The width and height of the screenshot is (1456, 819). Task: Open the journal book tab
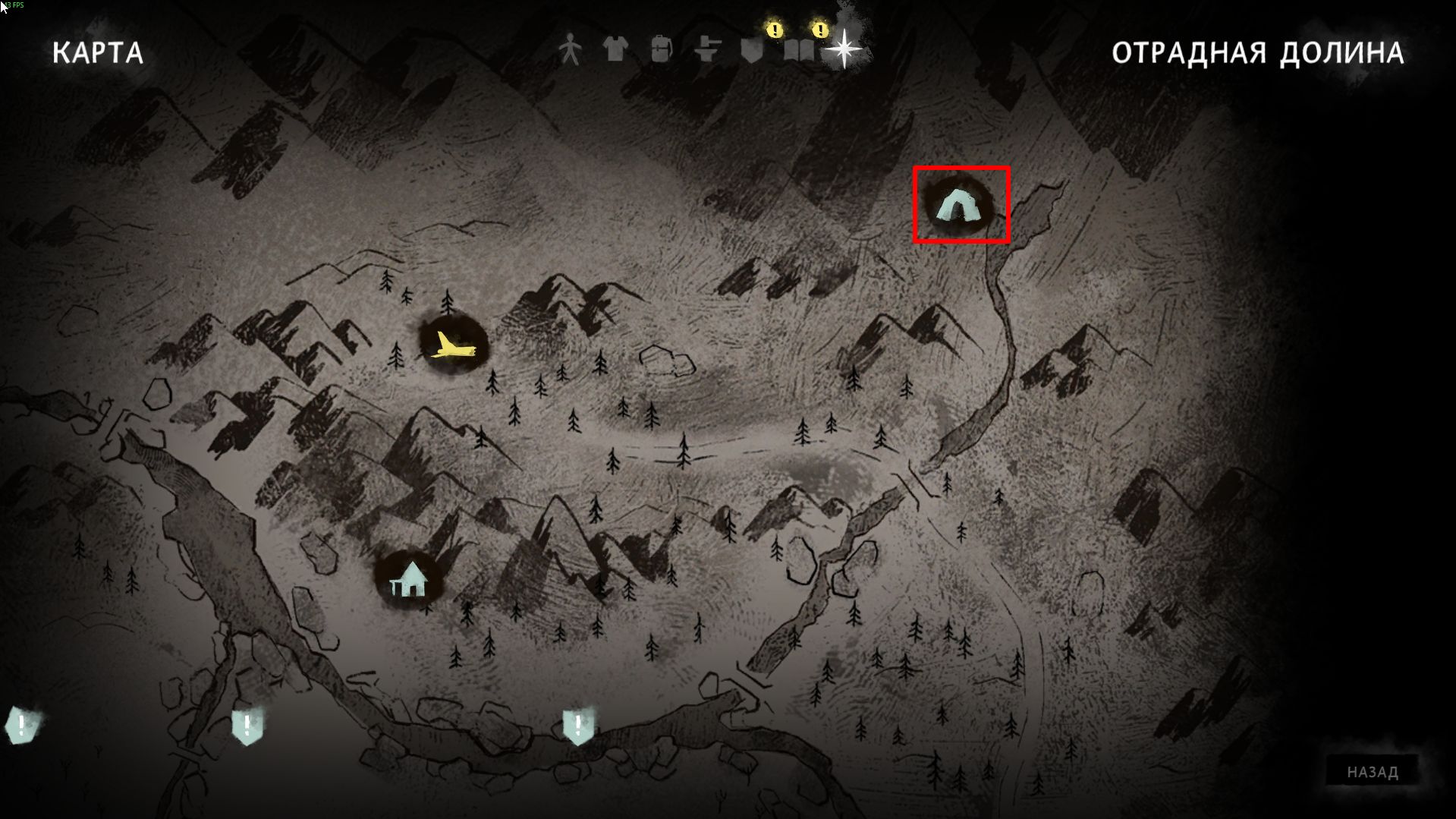pos(798,51)
